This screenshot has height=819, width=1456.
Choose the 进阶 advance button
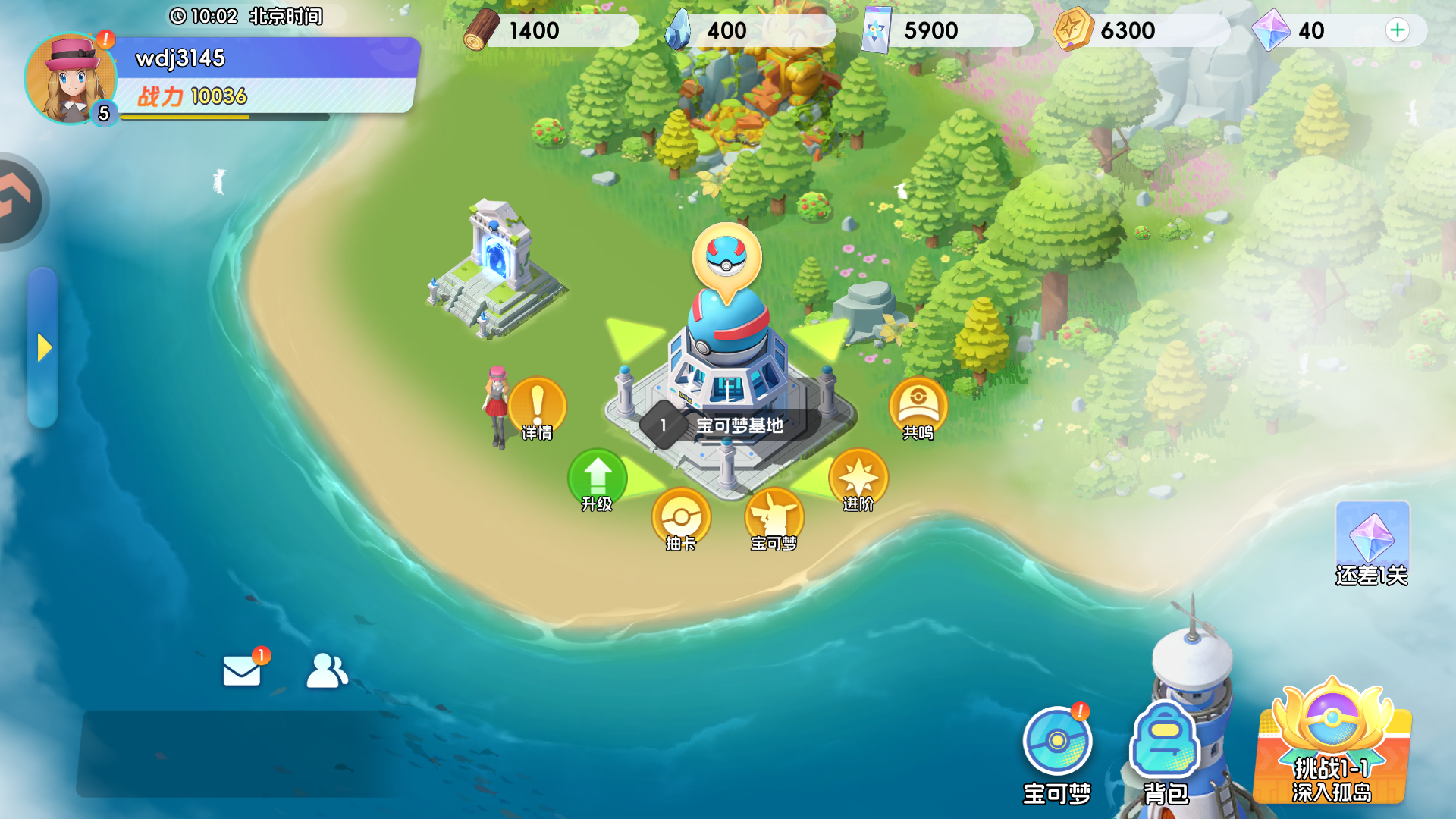click(858, 480)
